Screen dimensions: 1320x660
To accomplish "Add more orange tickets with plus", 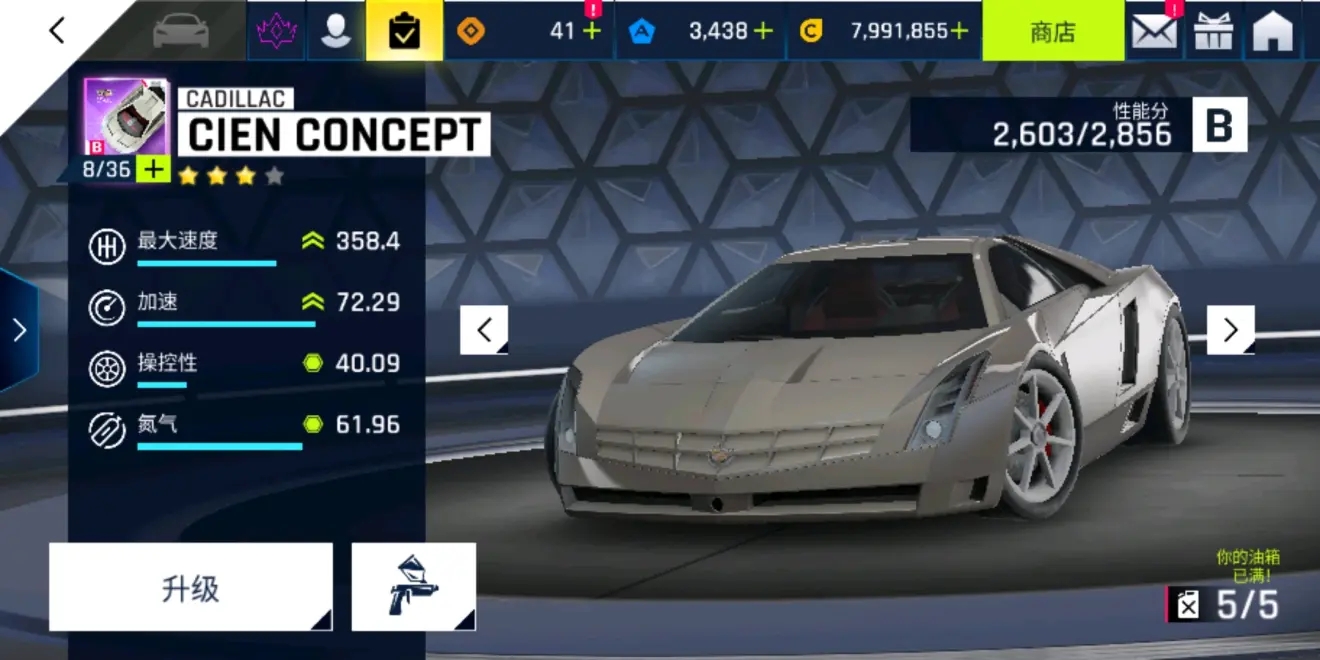I will point(592,31).
